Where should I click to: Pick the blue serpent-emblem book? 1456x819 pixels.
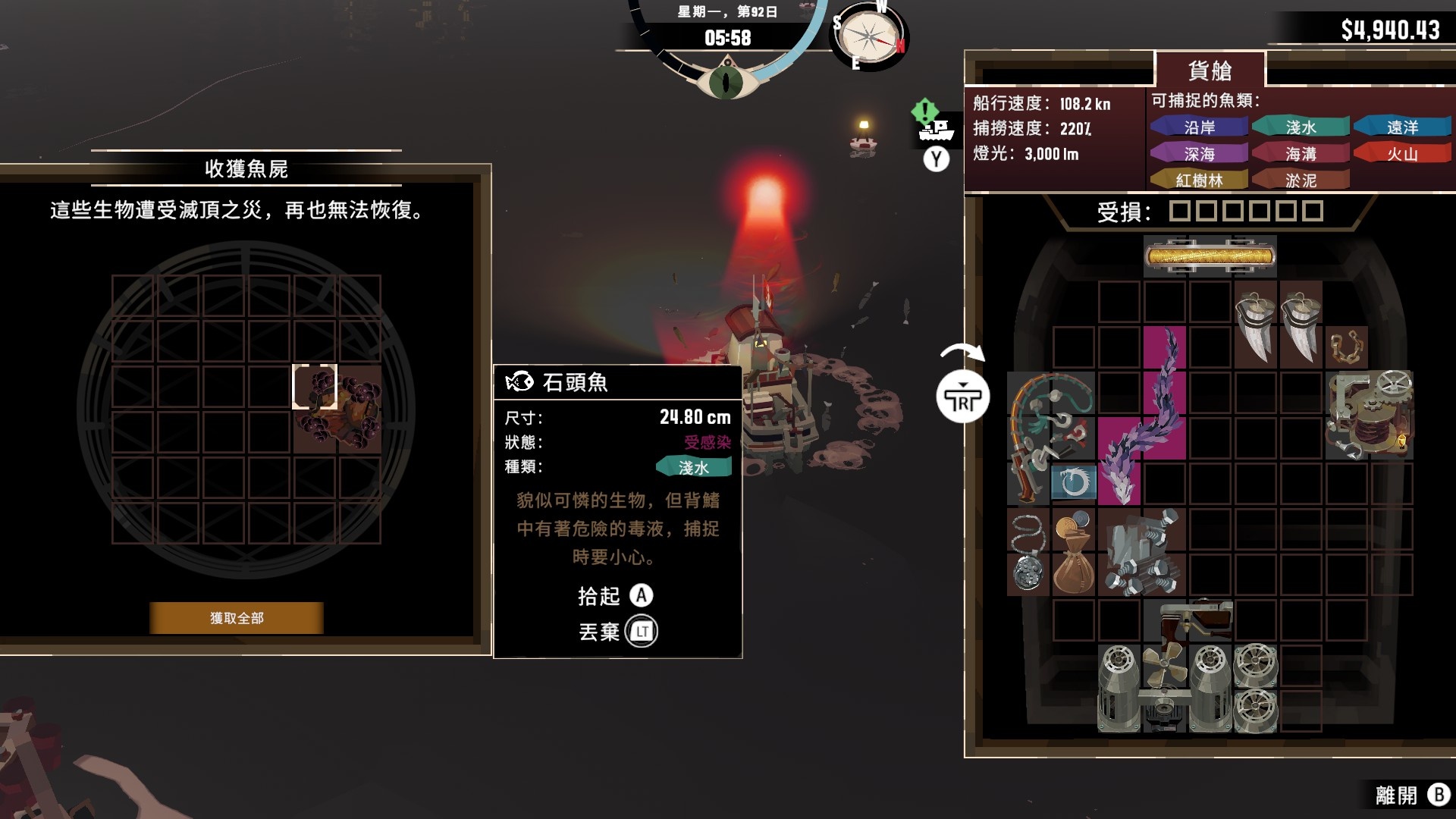1073,483
